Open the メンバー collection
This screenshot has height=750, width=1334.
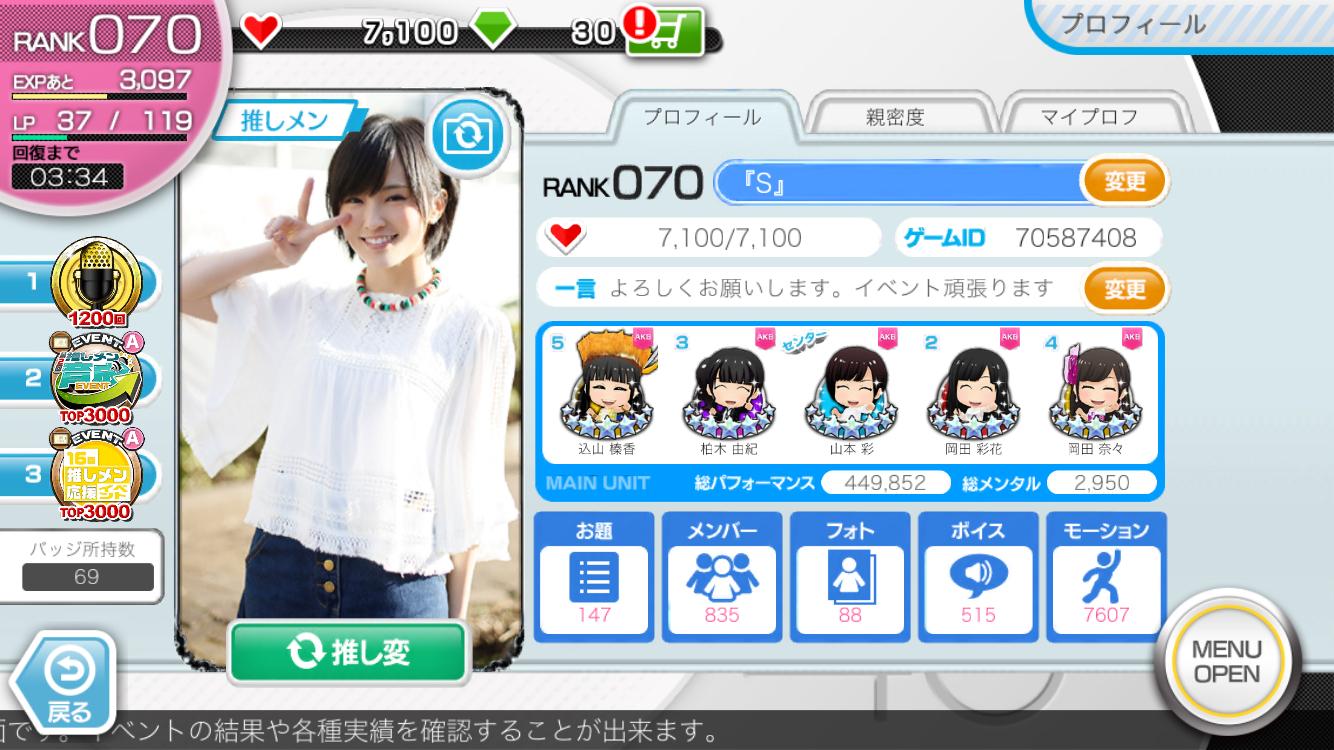(722, 577)
